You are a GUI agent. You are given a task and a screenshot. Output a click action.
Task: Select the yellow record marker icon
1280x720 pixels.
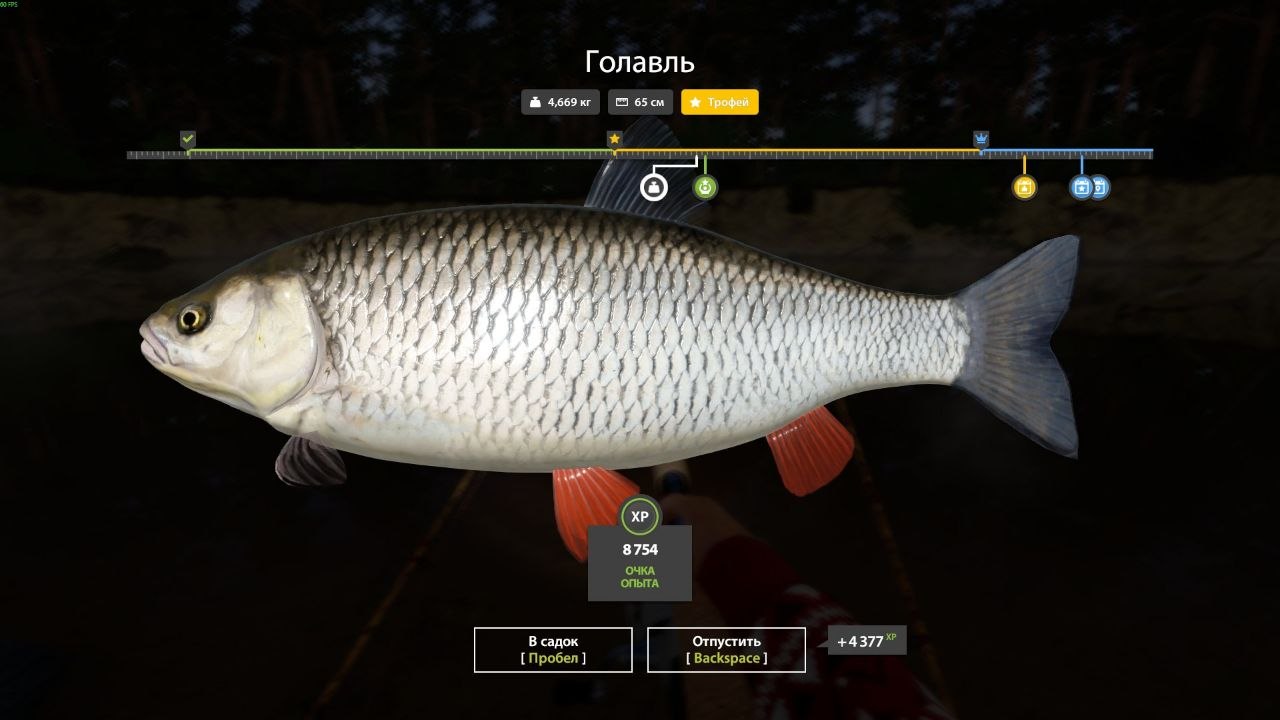1024,187
